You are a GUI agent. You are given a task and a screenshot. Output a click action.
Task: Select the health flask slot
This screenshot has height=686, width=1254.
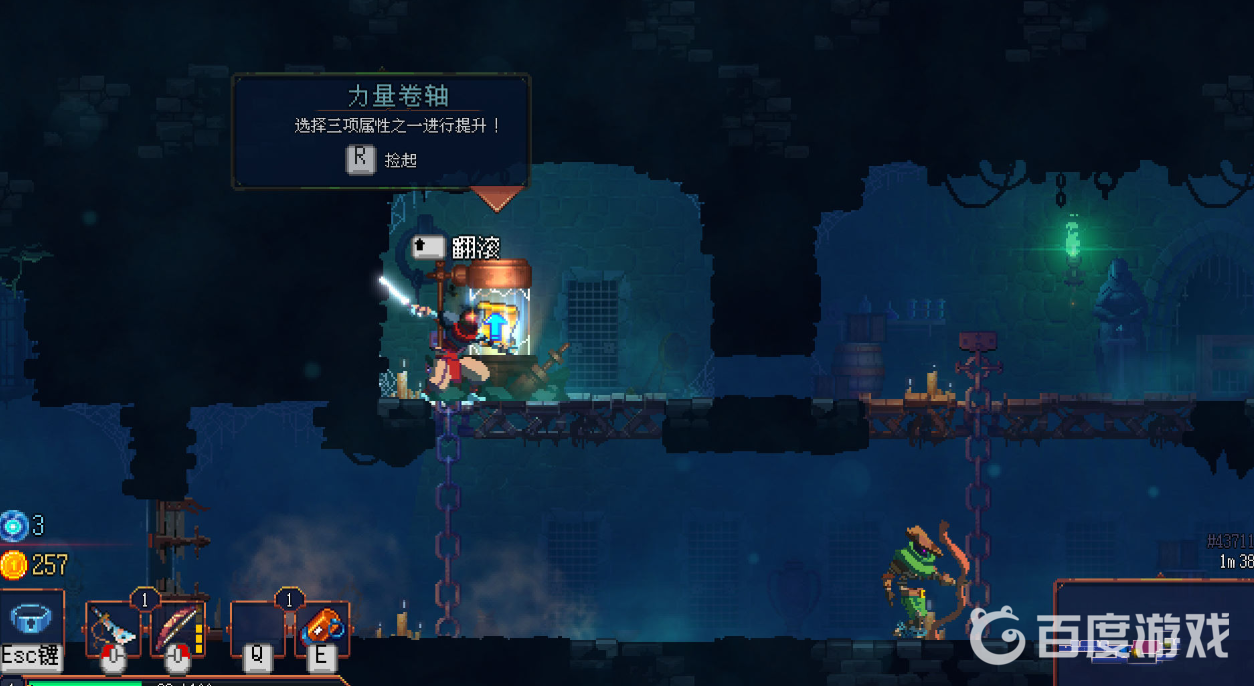32,620
